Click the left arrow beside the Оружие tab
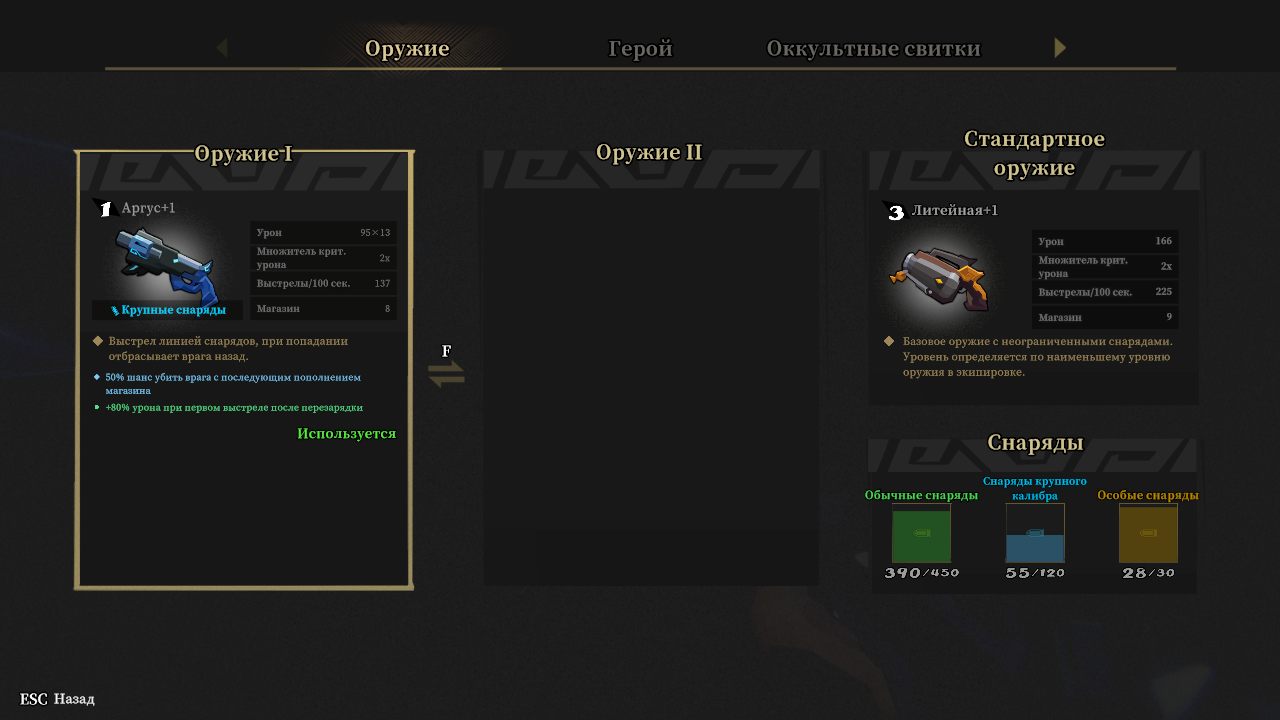The height and width of the screenshot is (720, 1280). tap(221, 47)
